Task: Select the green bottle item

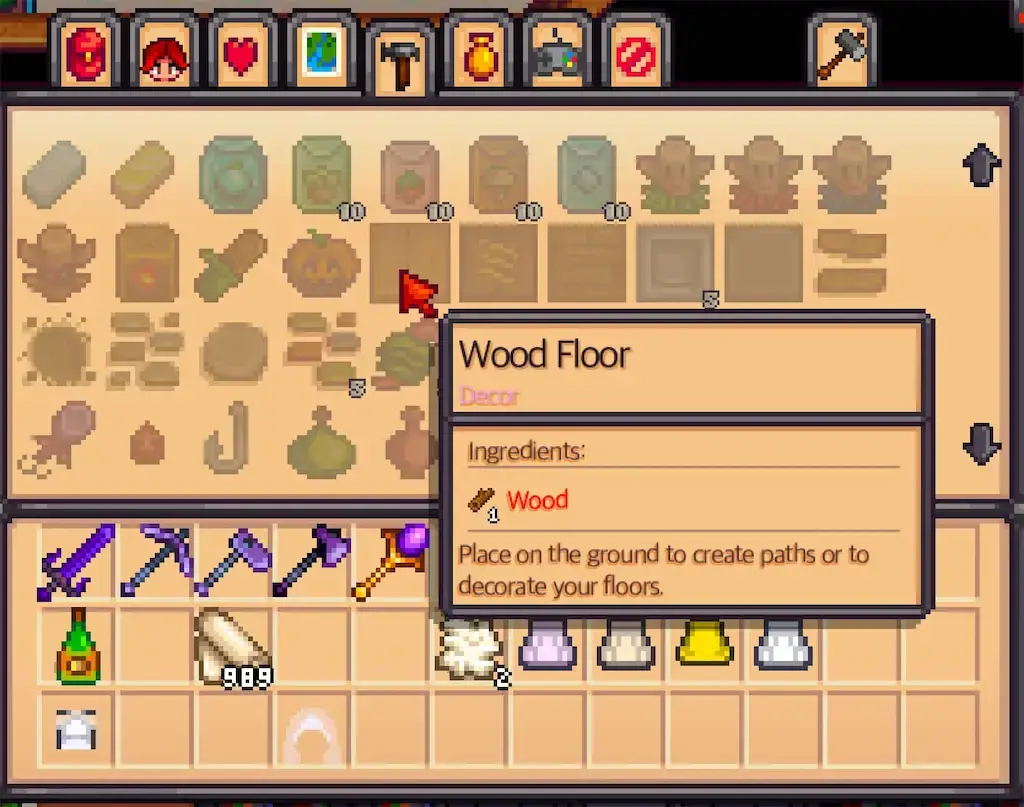Action: 77,646
